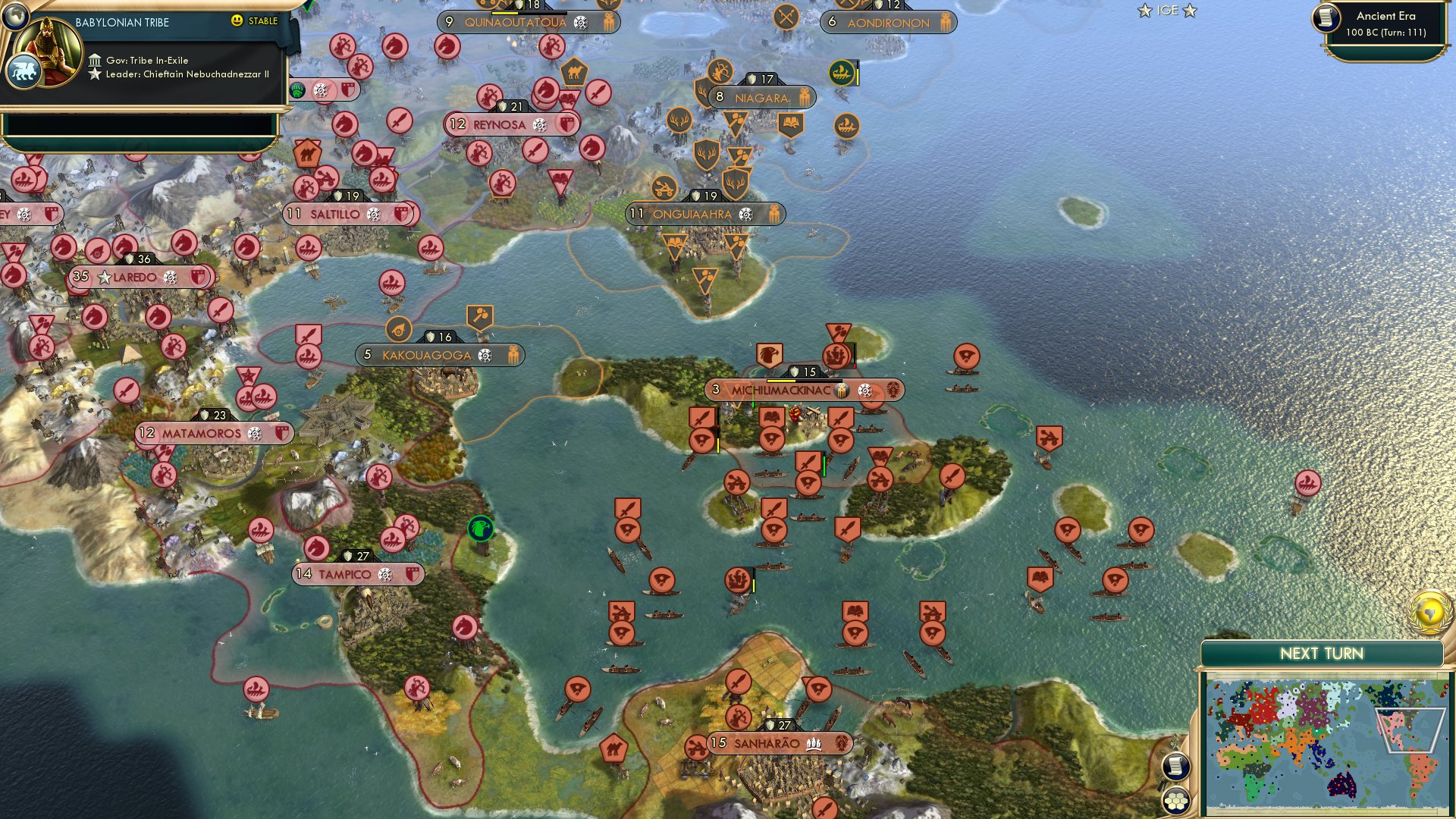Click the government building icon beside Gov label
Screen dimensions: 1456x819
(x=95, y=59)
